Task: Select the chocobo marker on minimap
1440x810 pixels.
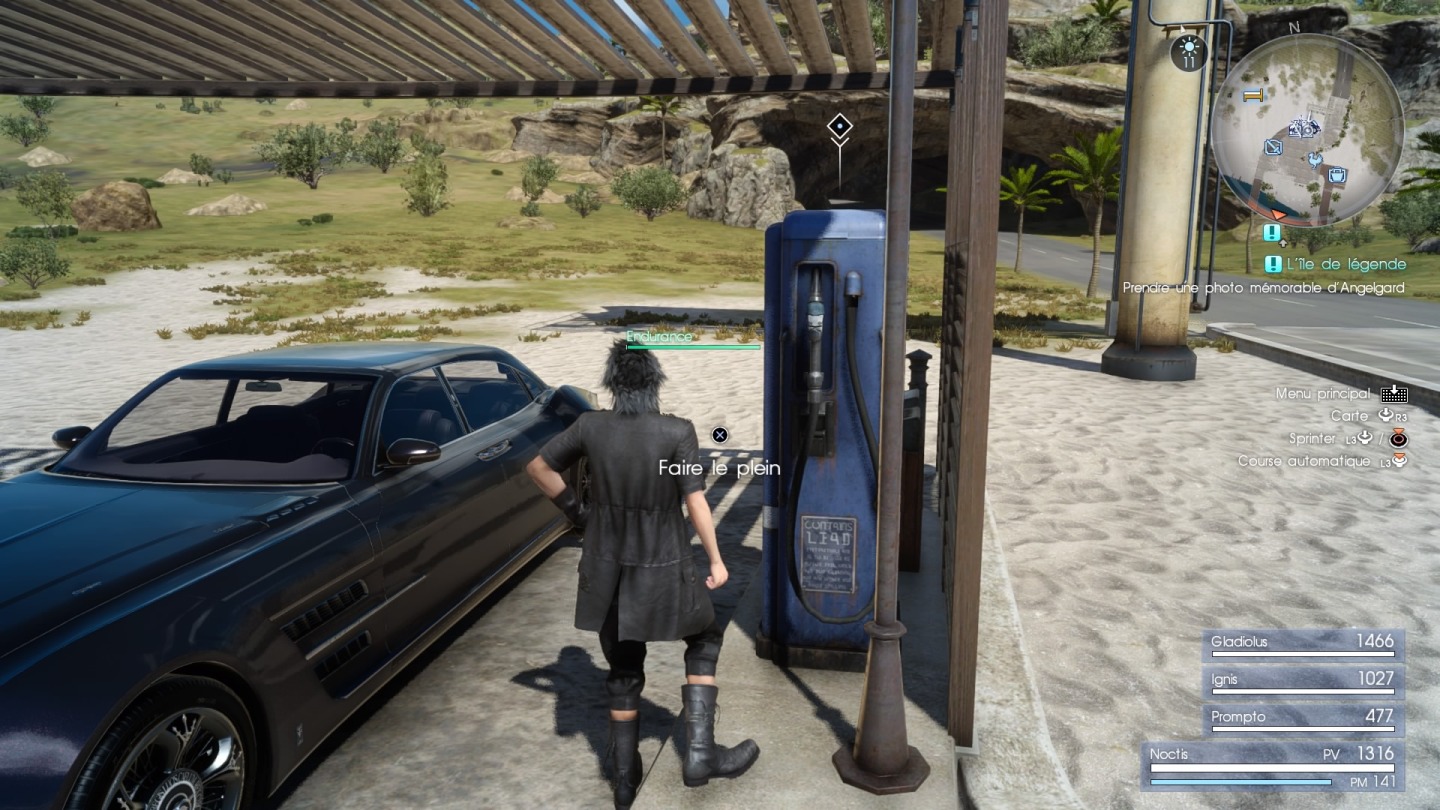Action: [1314, 158]
